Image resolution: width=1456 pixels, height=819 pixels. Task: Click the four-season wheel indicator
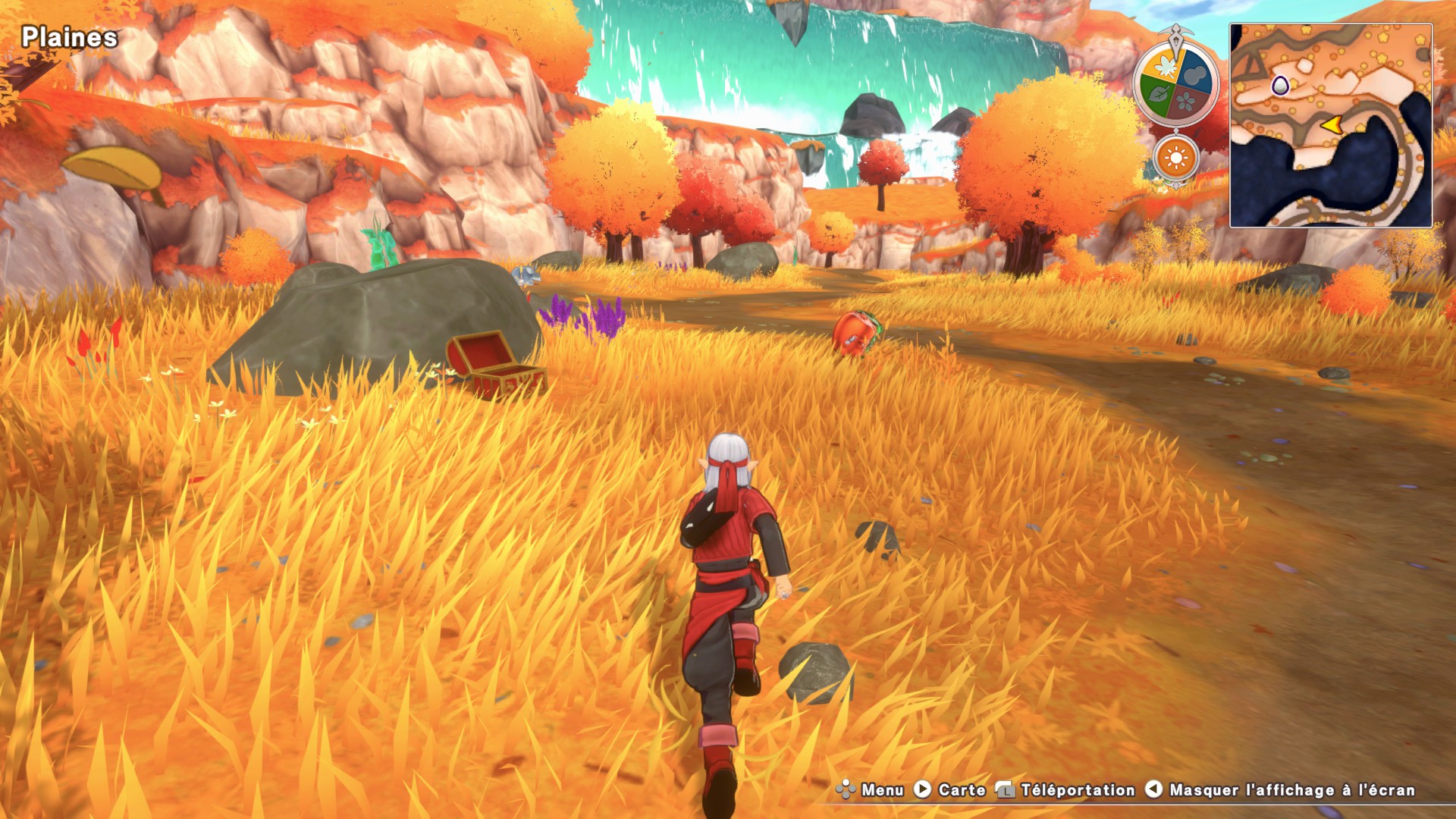tap(1175, 83)
